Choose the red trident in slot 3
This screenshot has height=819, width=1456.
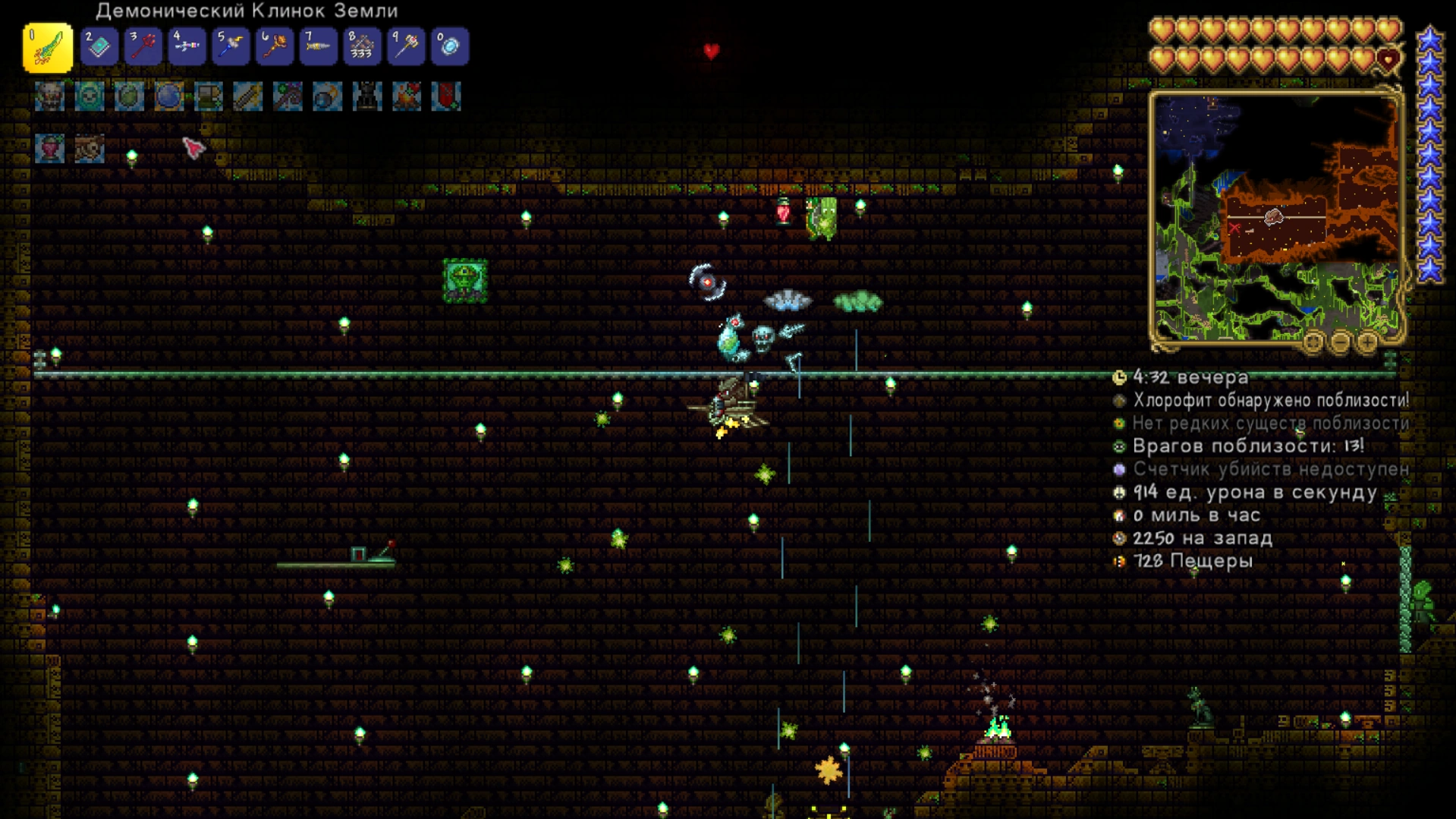(x=143, y=47)
